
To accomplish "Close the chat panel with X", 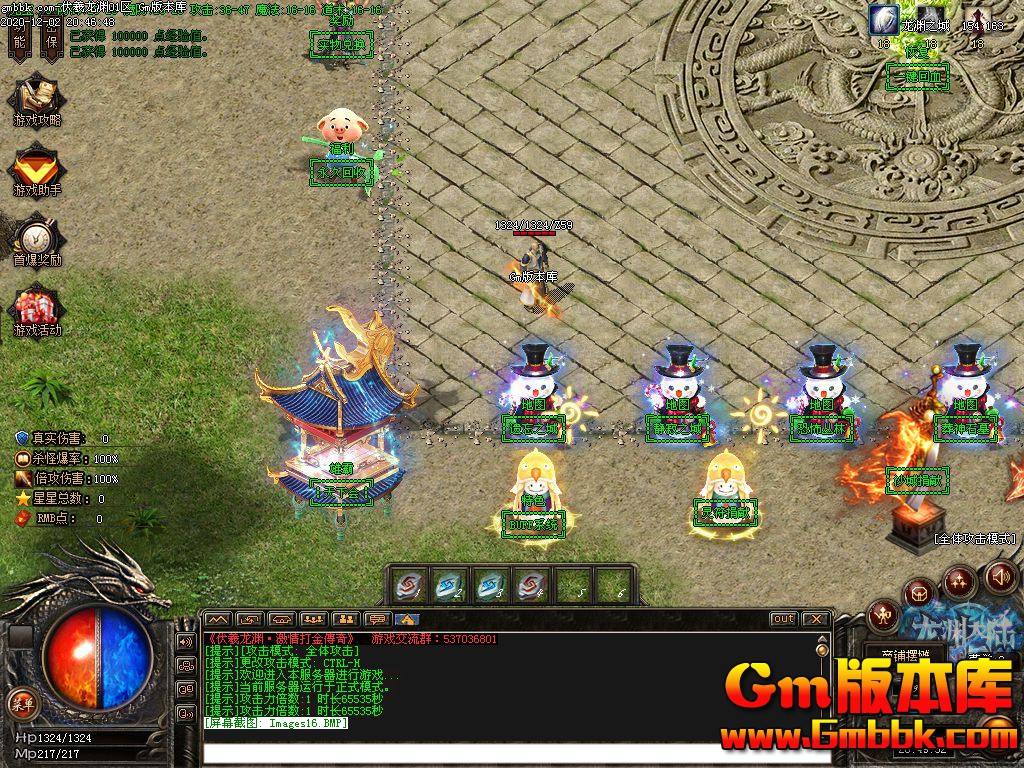I will coord(816,619).
